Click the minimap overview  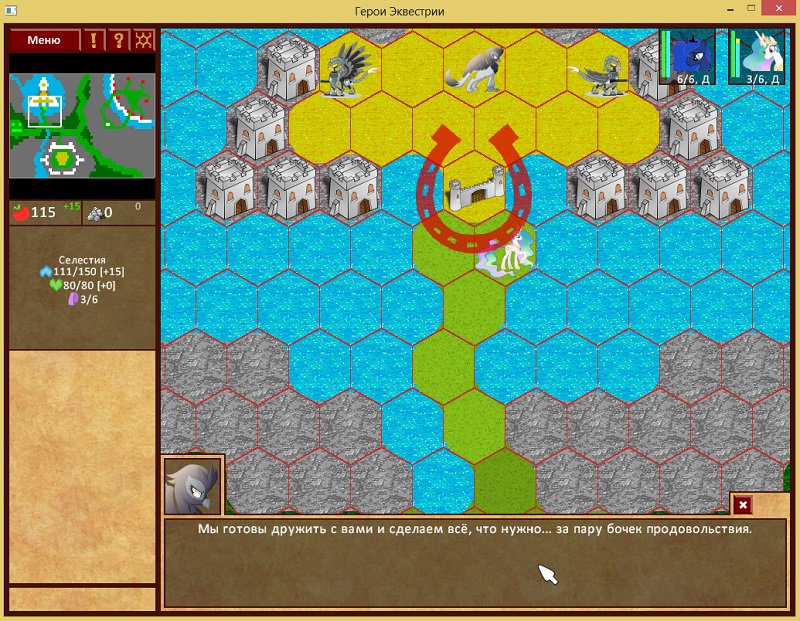(82, 125)
